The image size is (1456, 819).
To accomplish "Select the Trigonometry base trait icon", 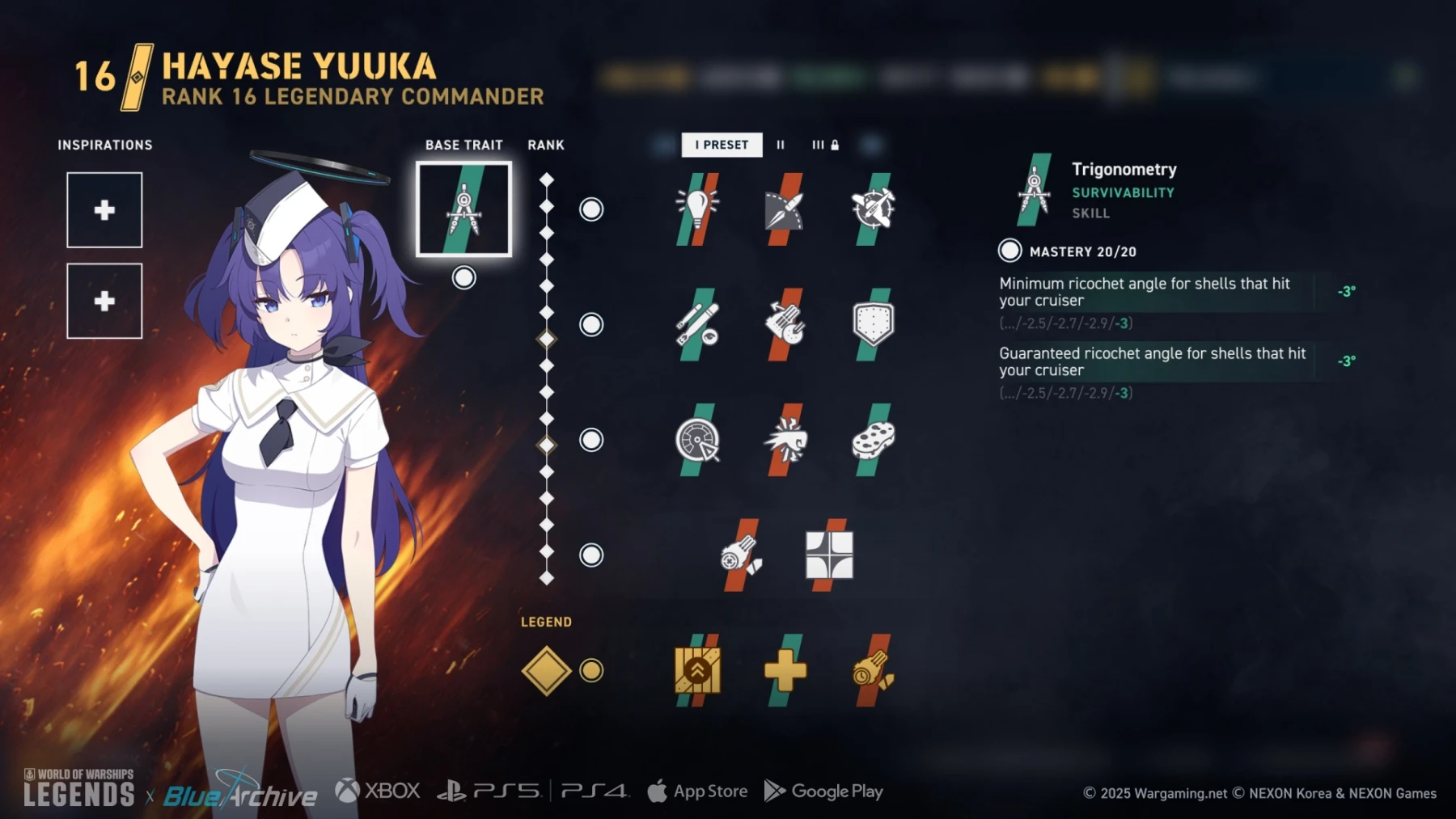I will (x=463, y=209).
